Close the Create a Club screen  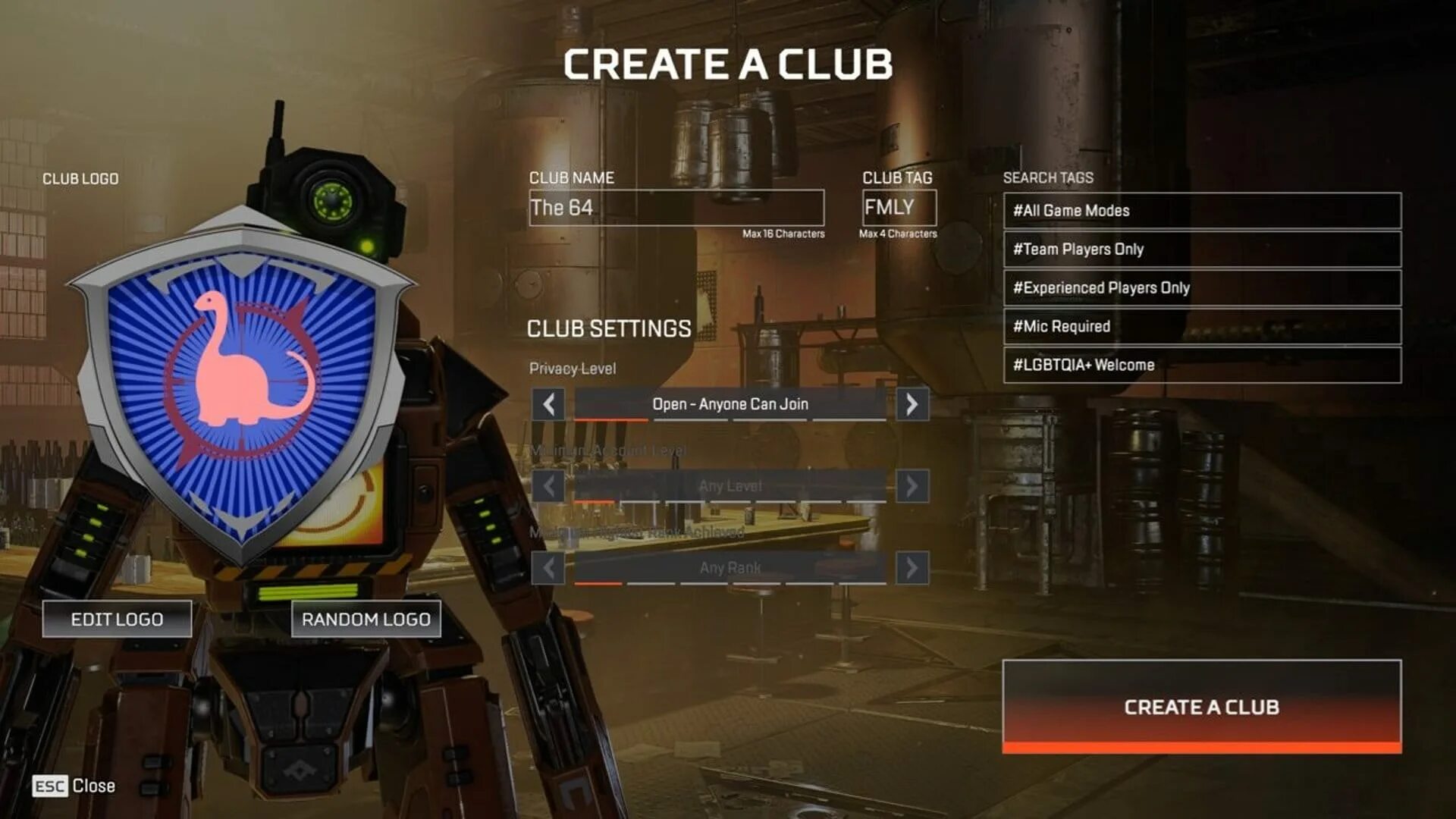click(74, 786)
